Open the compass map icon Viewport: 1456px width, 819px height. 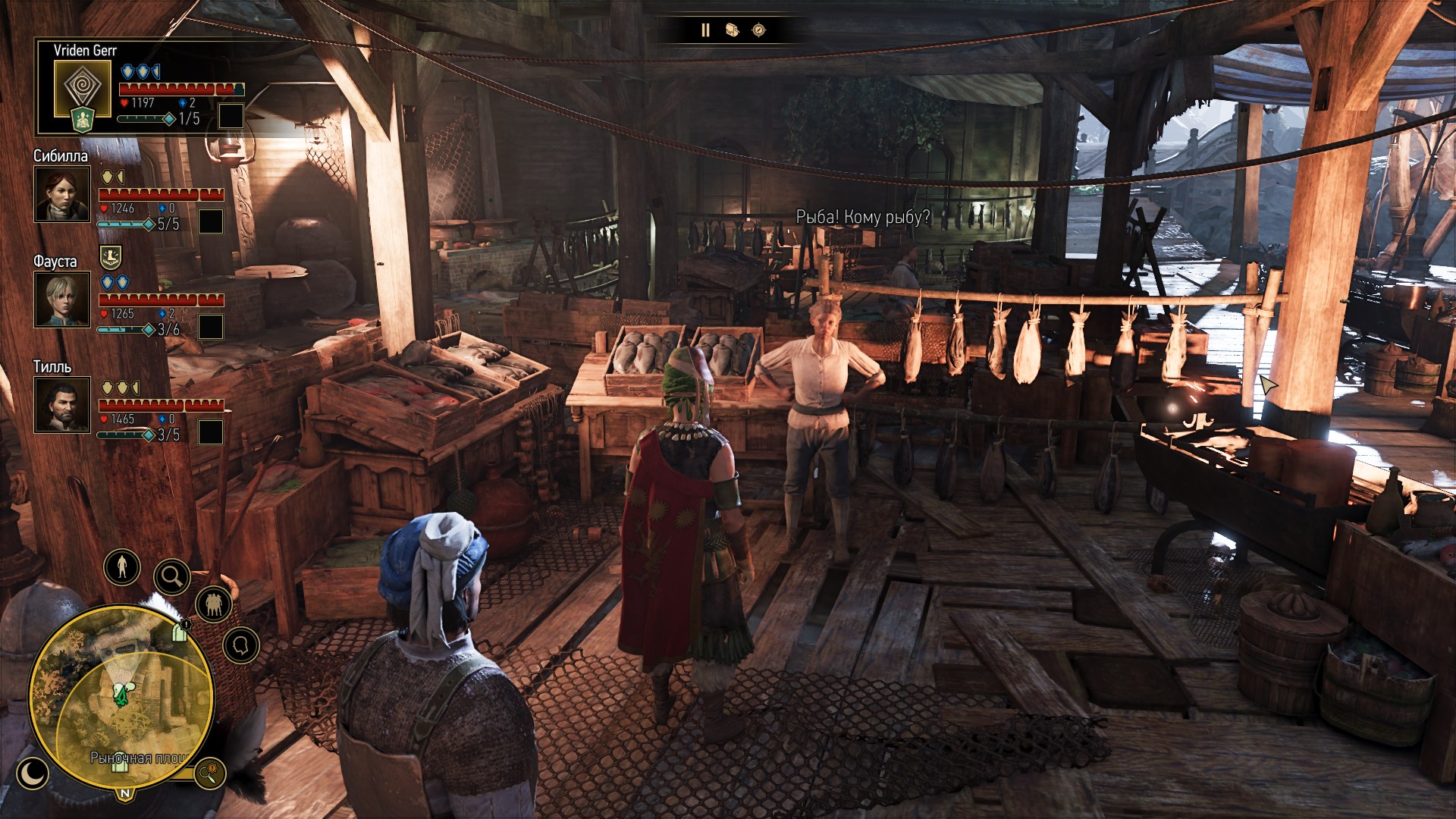pyautogui.click(x=758, y=30)
